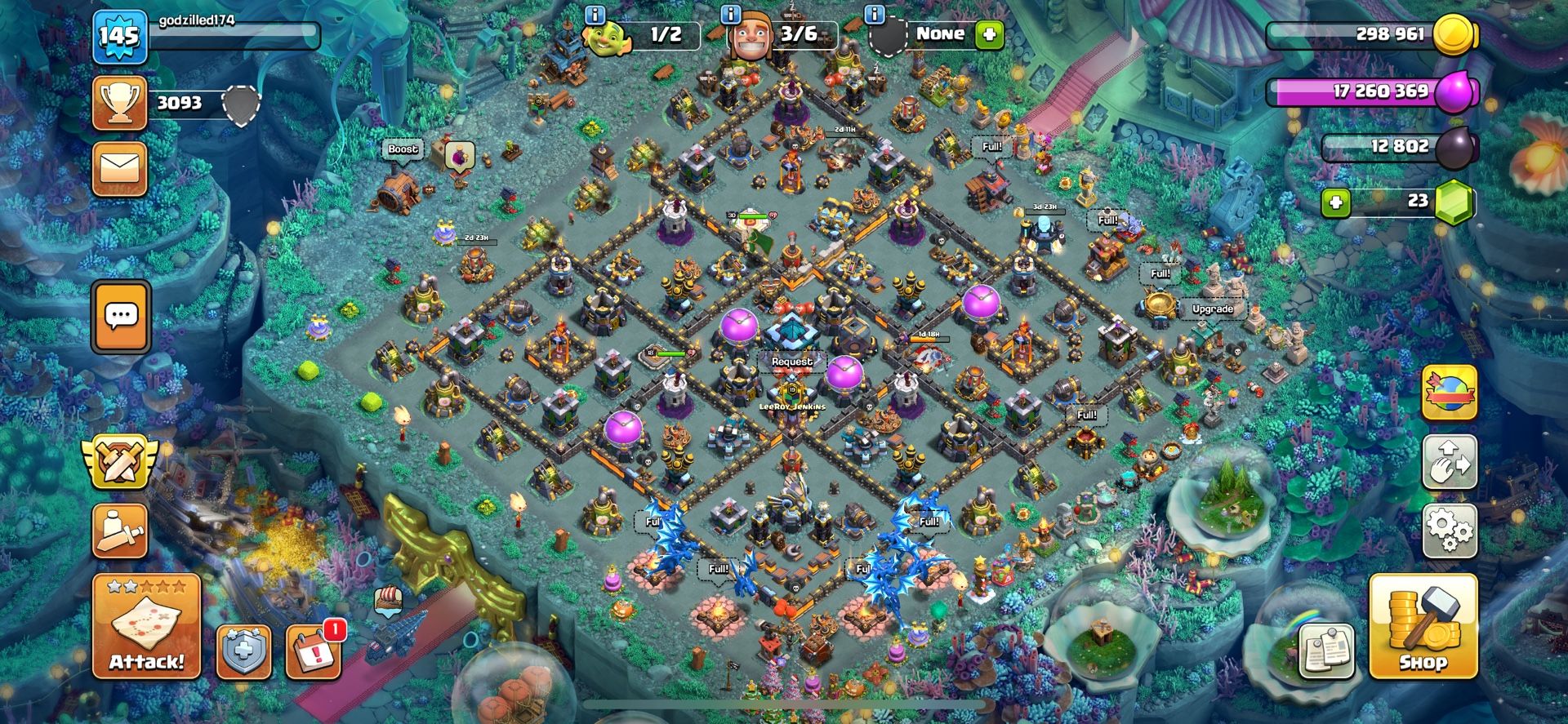1568x724 pixels.
Task: Open the mail inbox envelope
Action: pos(120,169)
